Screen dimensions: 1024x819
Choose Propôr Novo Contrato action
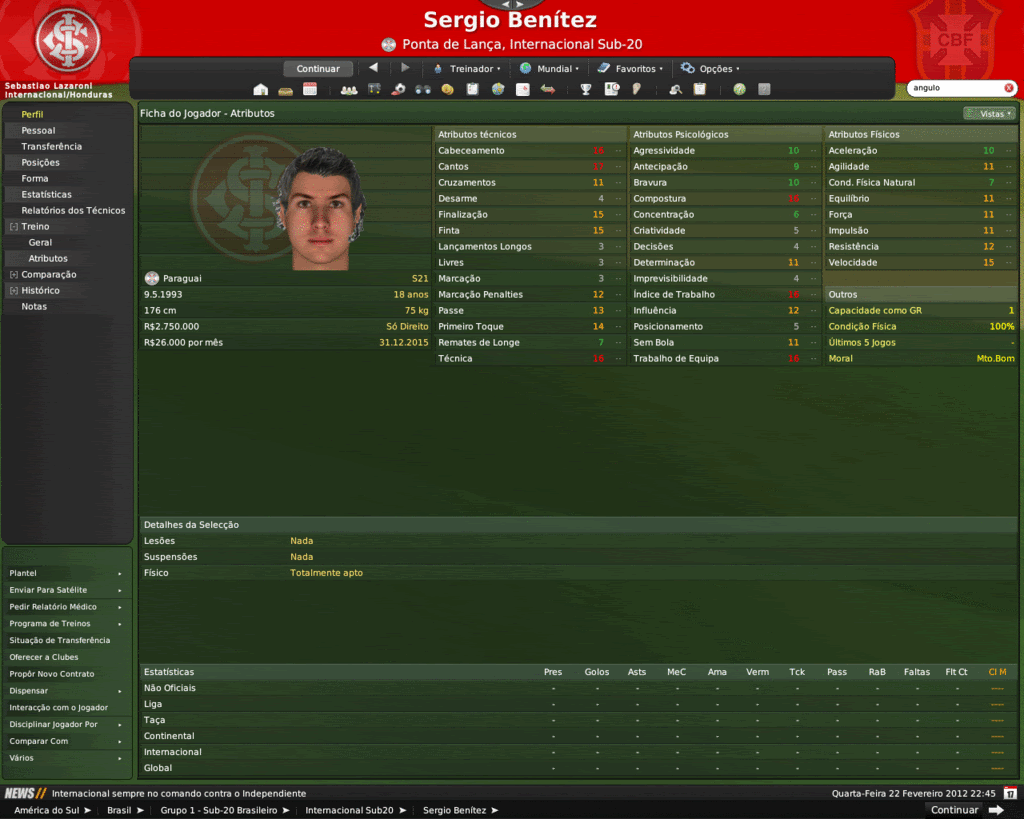pos(51,674)
